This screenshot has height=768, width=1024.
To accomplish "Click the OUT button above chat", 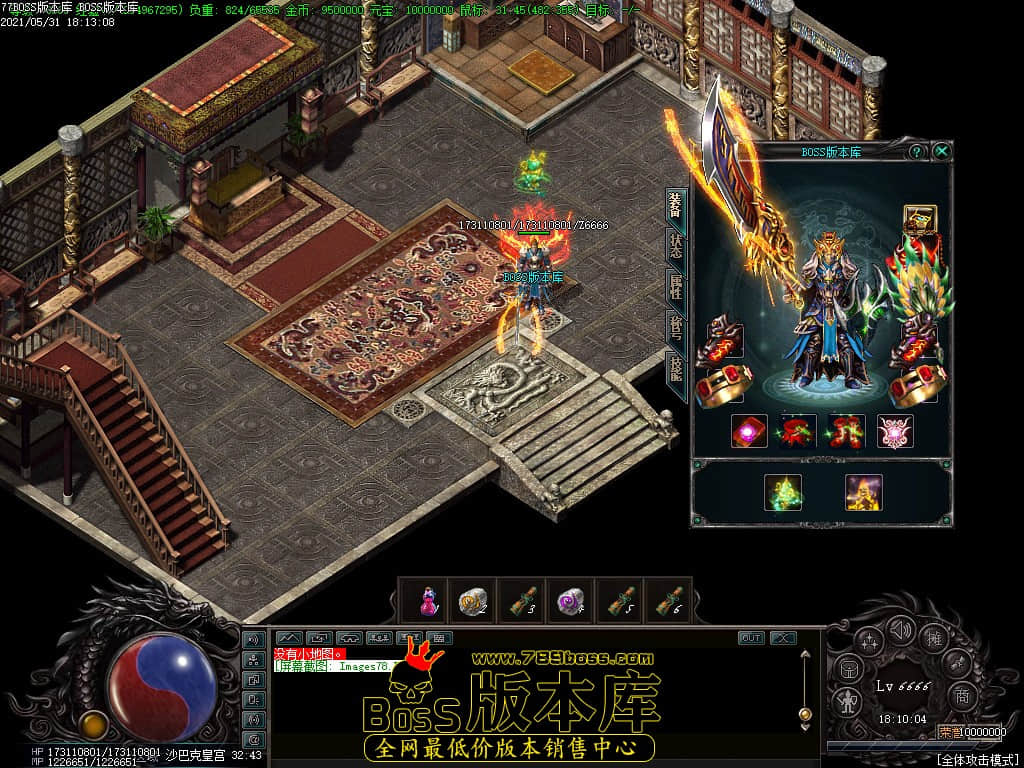I will pos(750,638).
